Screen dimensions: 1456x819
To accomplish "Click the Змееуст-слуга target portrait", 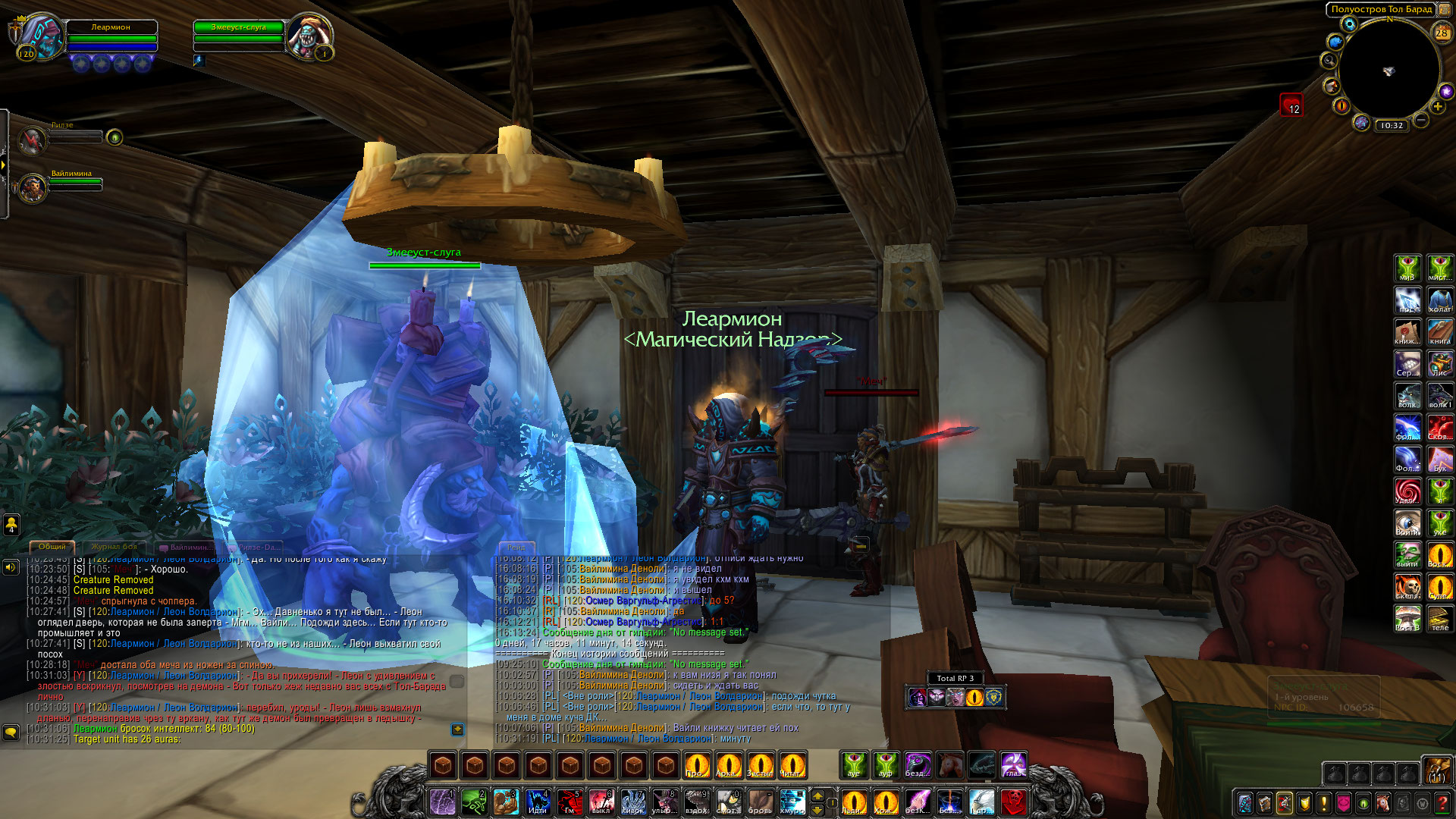I will click(309, 36).
